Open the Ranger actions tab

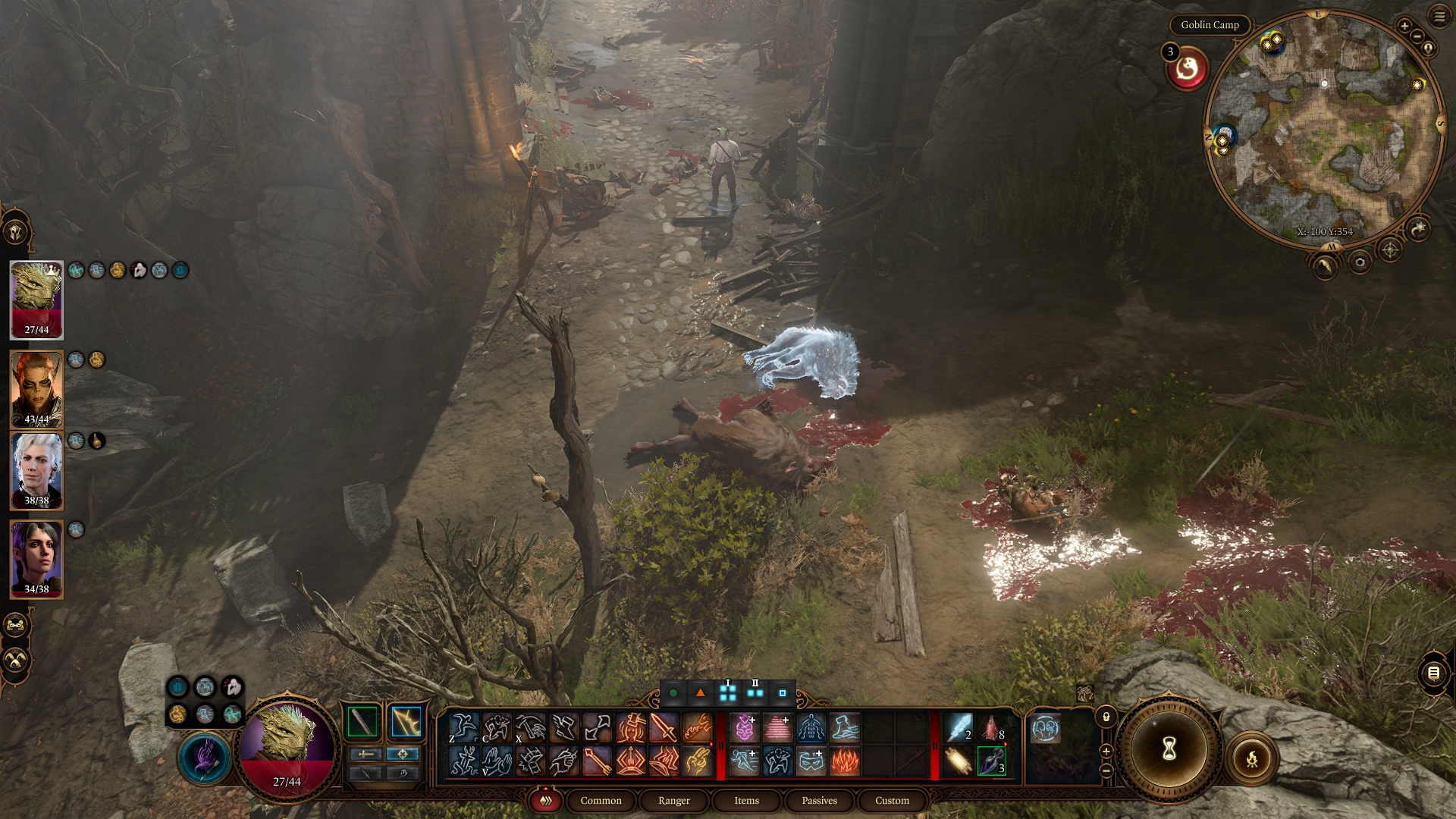[x=673, y=801]
